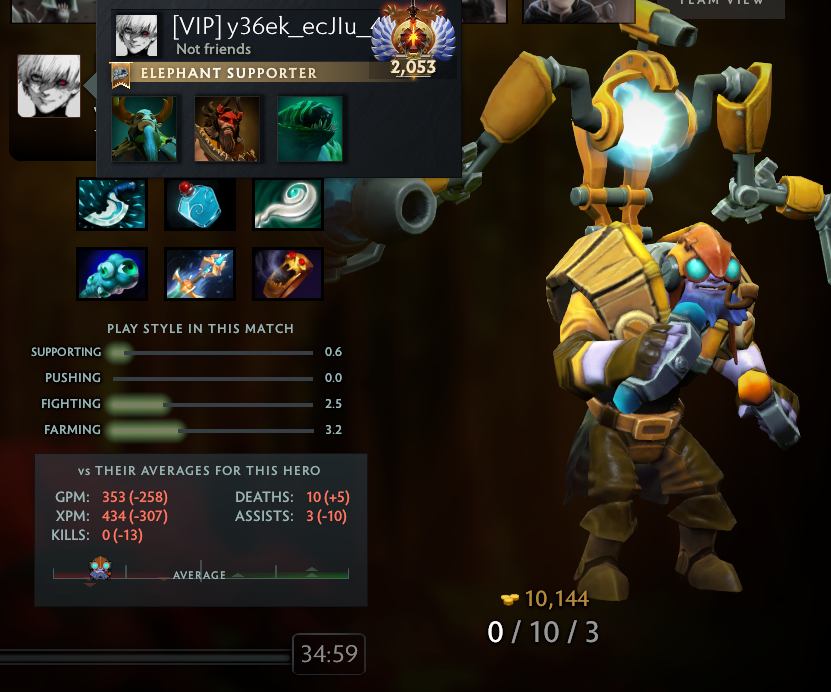831x692 pixels.
Task: Inspect the Bottle item slot
Action: click(200, 204)
